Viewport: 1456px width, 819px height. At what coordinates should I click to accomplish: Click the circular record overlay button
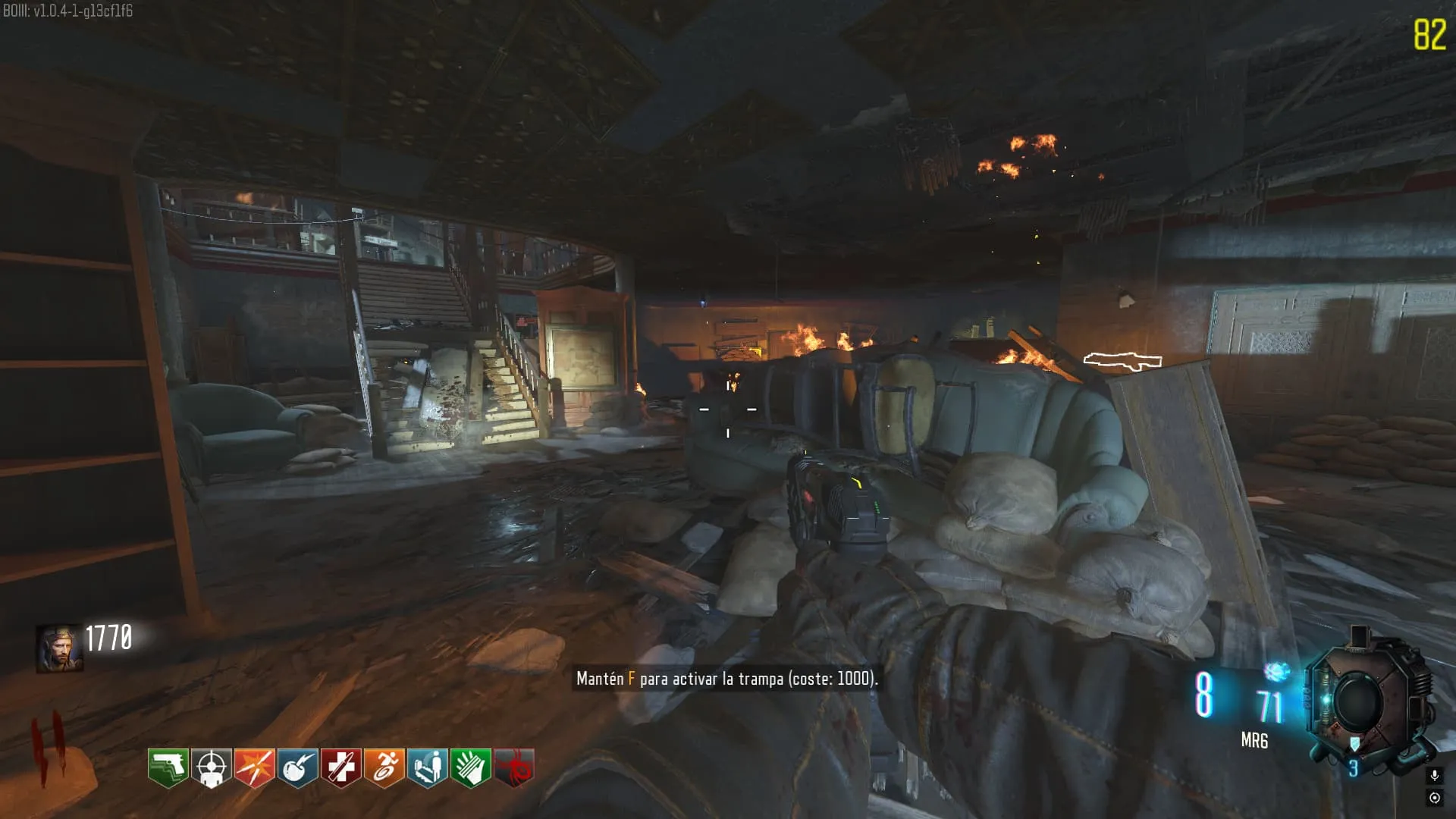point(1434,798)
